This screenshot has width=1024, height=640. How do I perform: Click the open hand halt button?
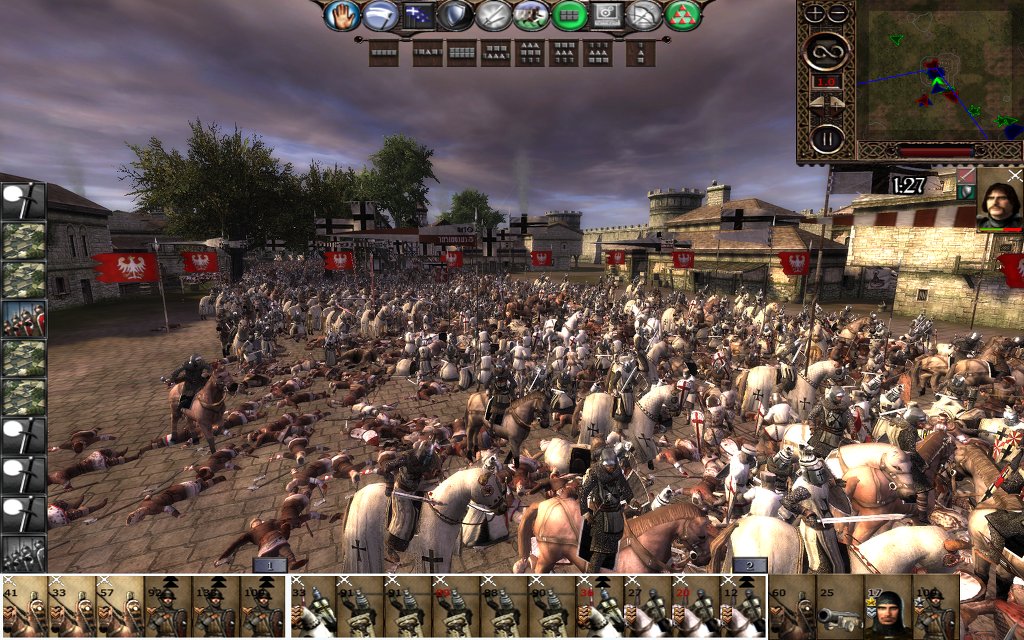[x=342, y=15]
